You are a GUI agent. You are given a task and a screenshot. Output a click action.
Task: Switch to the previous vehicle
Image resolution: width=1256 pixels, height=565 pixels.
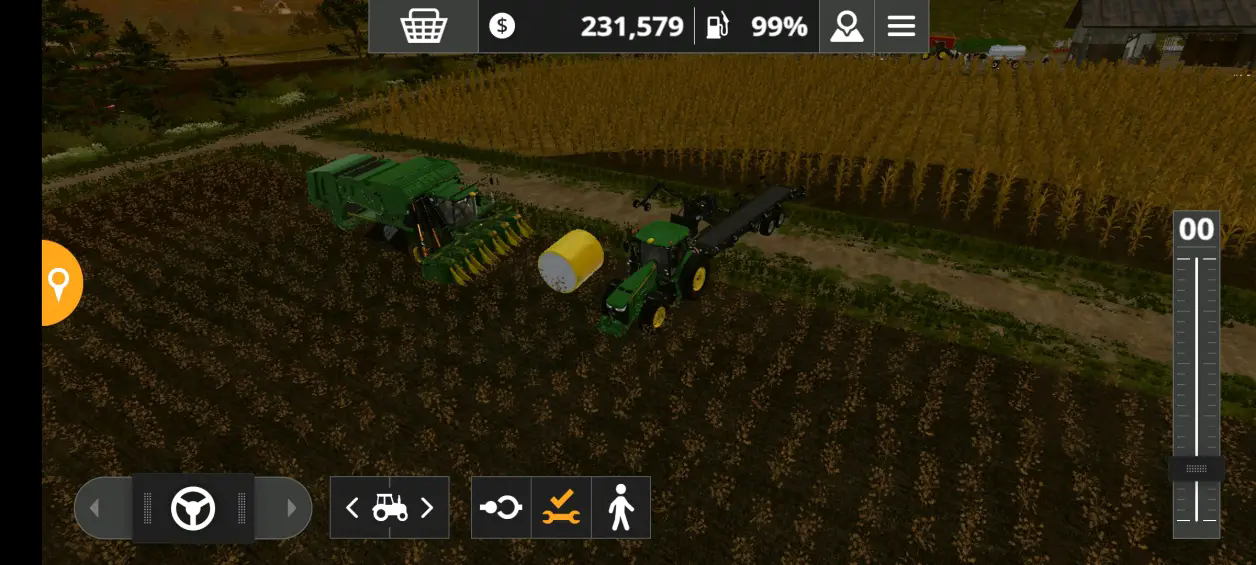coord(352,508)
